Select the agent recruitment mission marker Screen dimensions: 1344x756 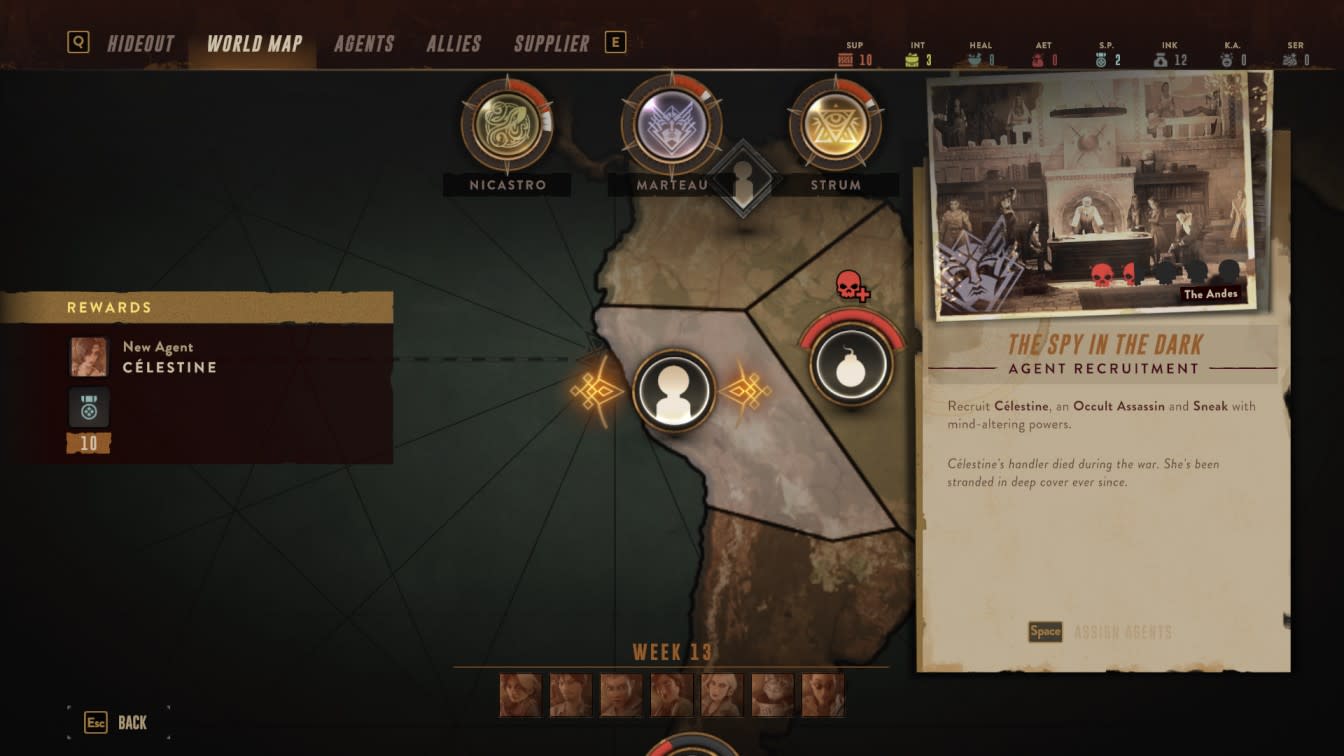click(673, 390)
